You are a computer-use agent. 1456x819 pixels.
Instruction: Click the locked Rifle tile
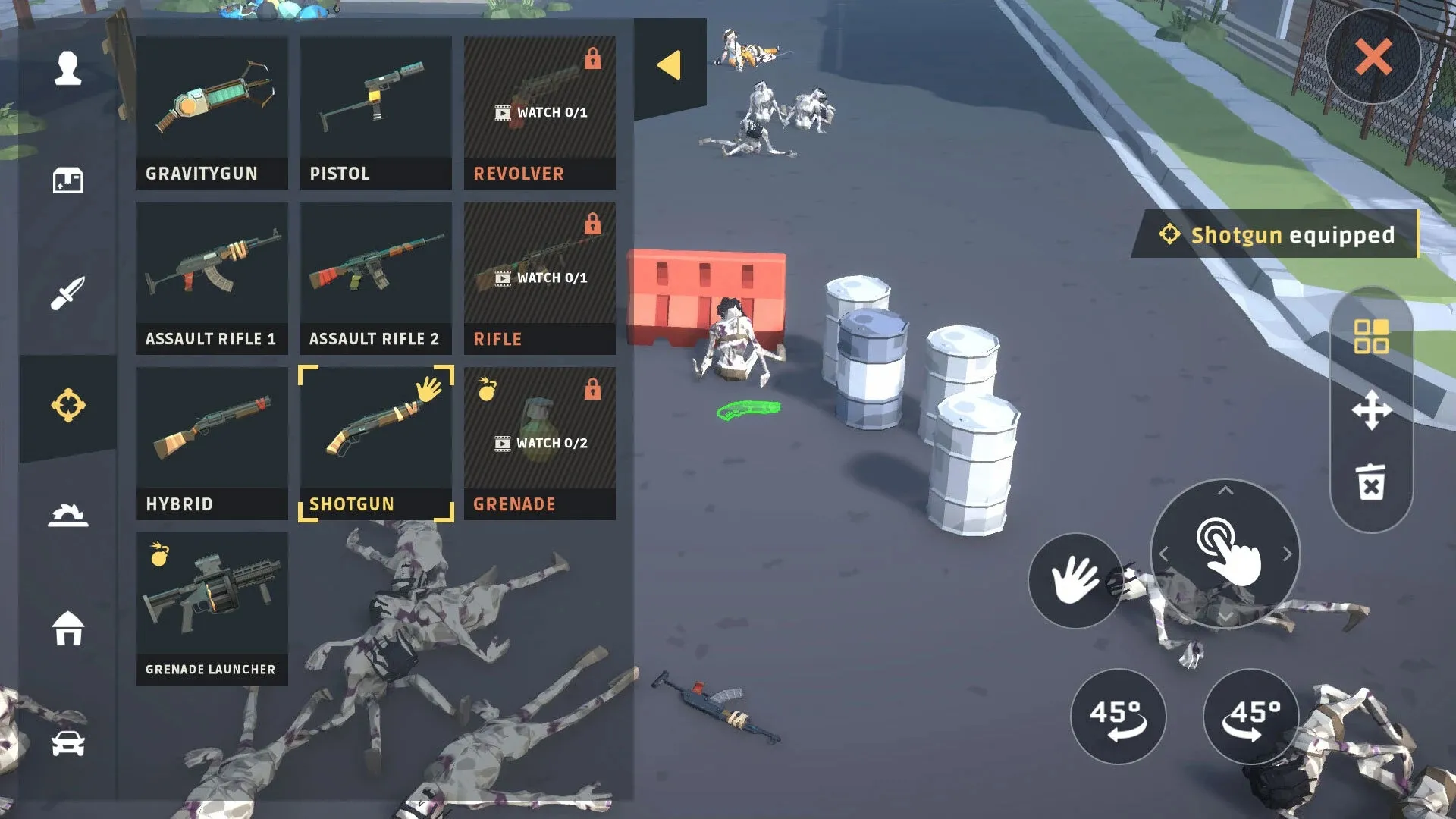[539, 278]
